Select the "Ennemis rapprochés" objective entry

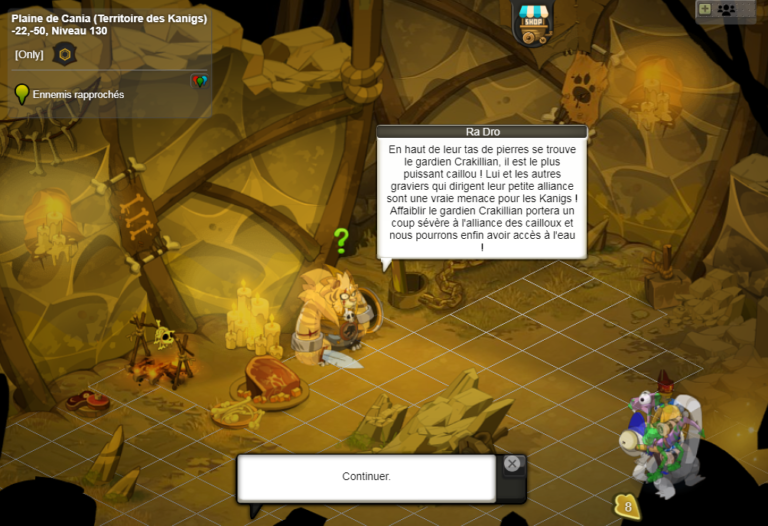[78, 95]
